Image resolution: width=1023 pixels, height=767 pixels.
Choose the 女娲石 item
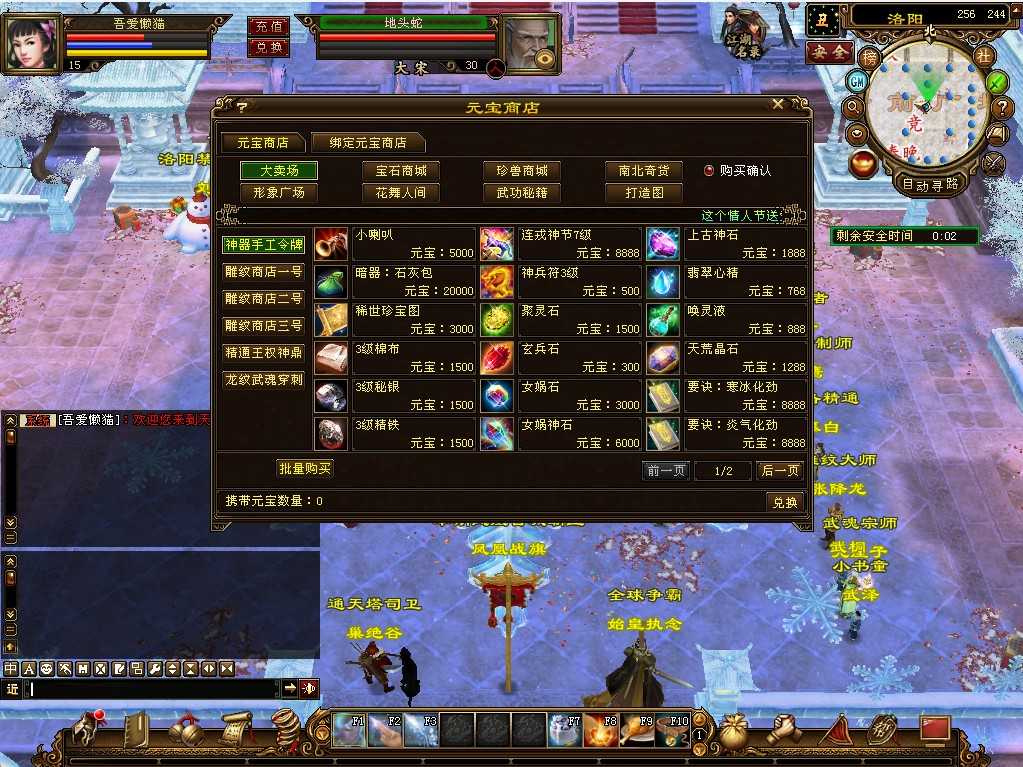pos(561,396)
